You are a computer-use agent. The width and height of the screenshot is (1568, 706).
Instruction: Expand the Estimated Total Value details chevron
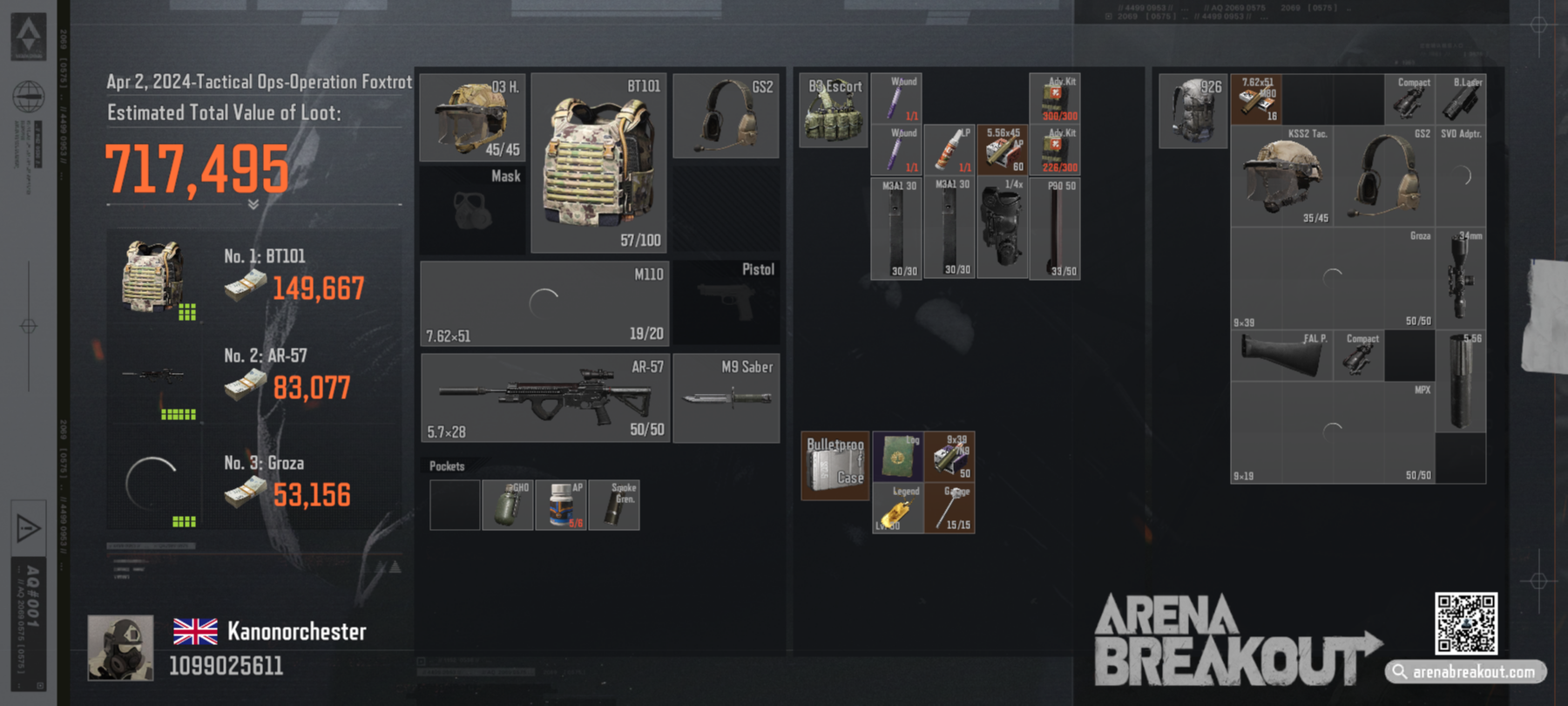tap(253, 205)
